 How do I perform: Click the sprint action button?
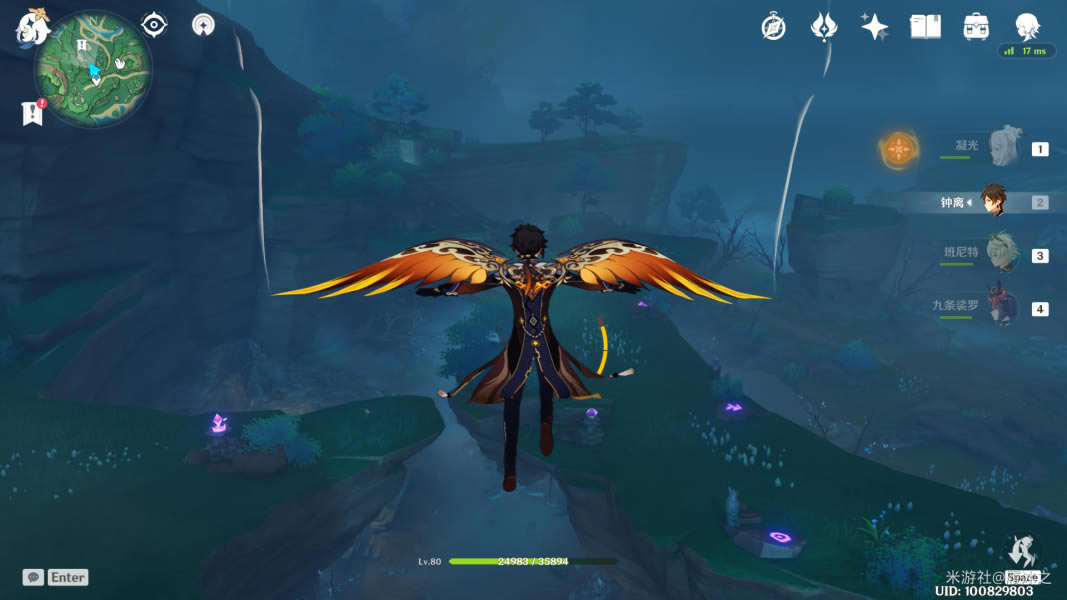tap(1022, 553)
